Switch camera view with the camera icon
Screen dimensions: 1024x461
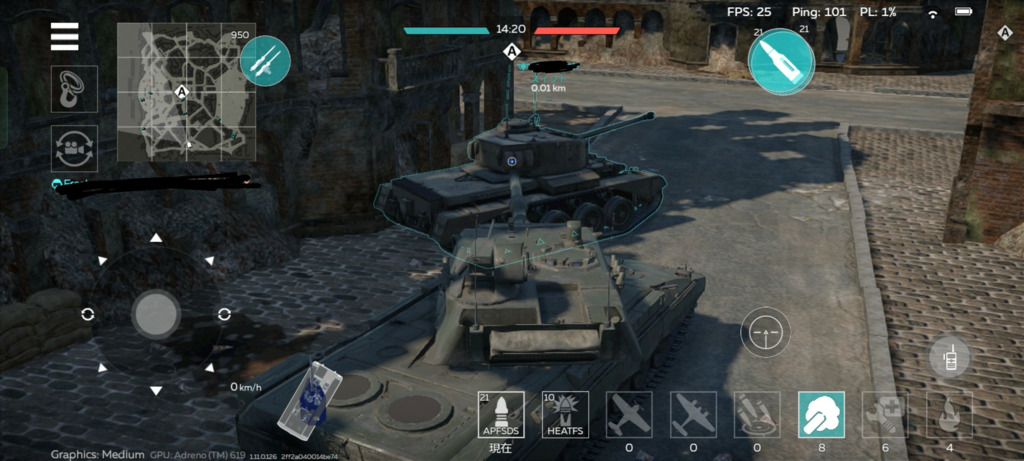point(74,148)
